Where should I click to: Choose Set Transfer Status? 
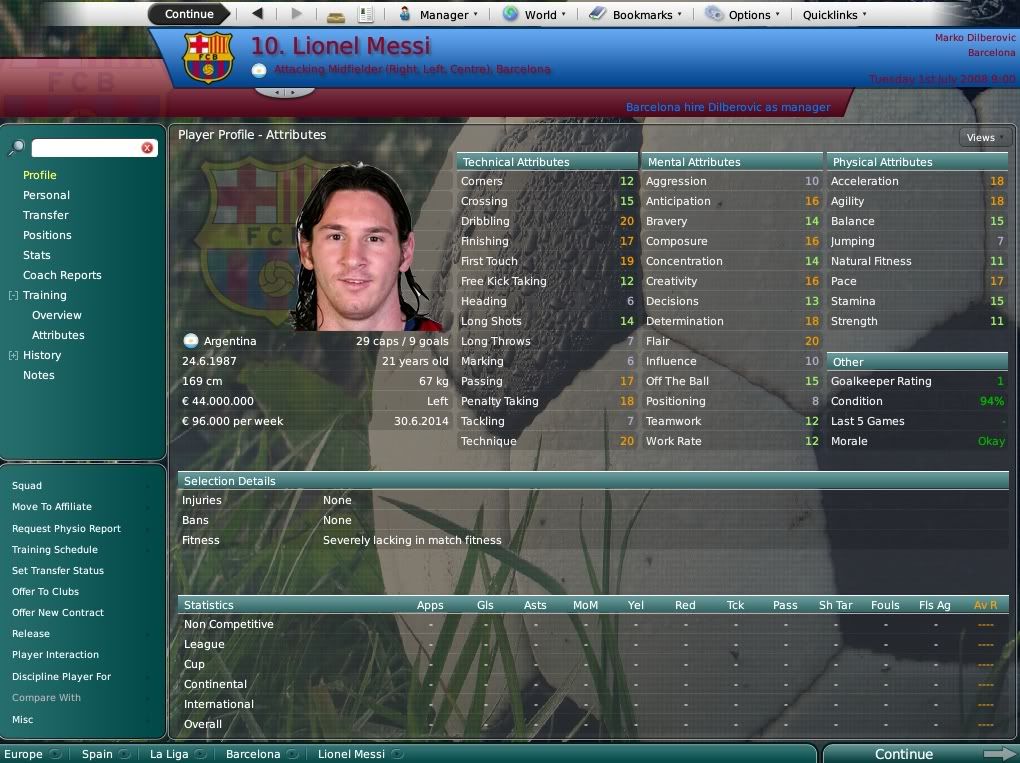[x=58, y=570]
